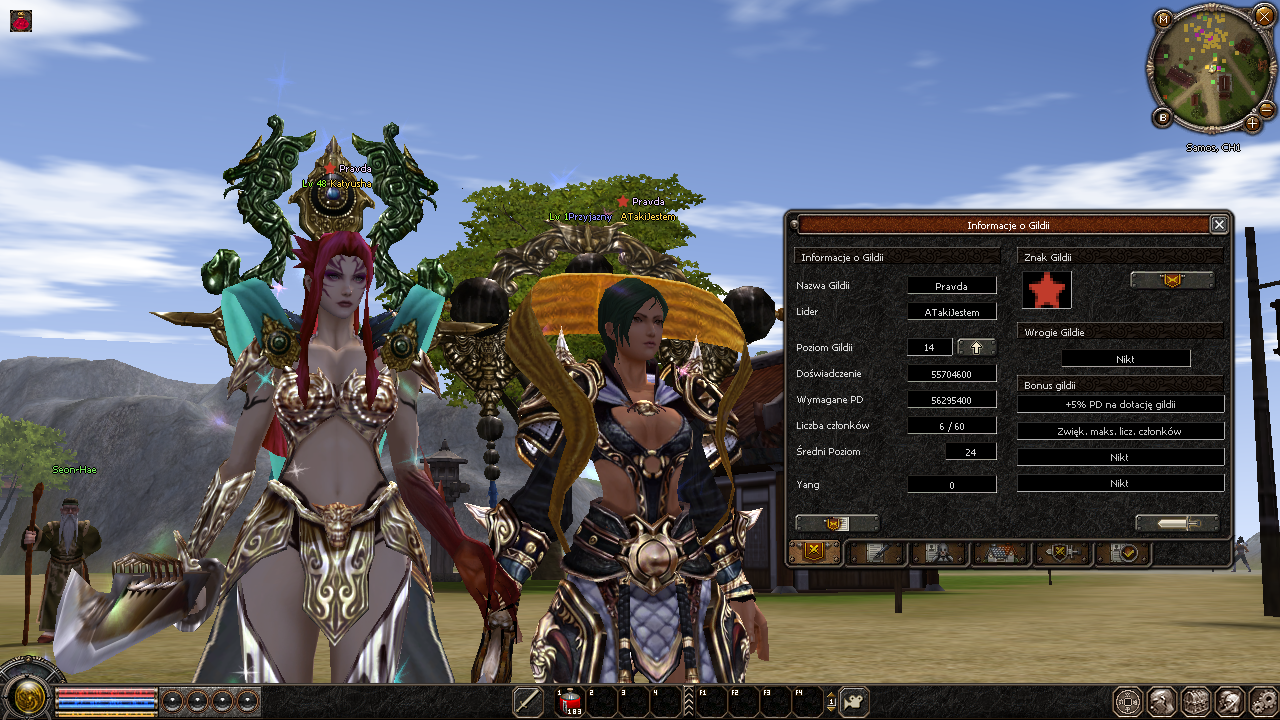Click the B button on the minimap
The height and width of the screenshot is (720, 1280).
pos(1163,118)
